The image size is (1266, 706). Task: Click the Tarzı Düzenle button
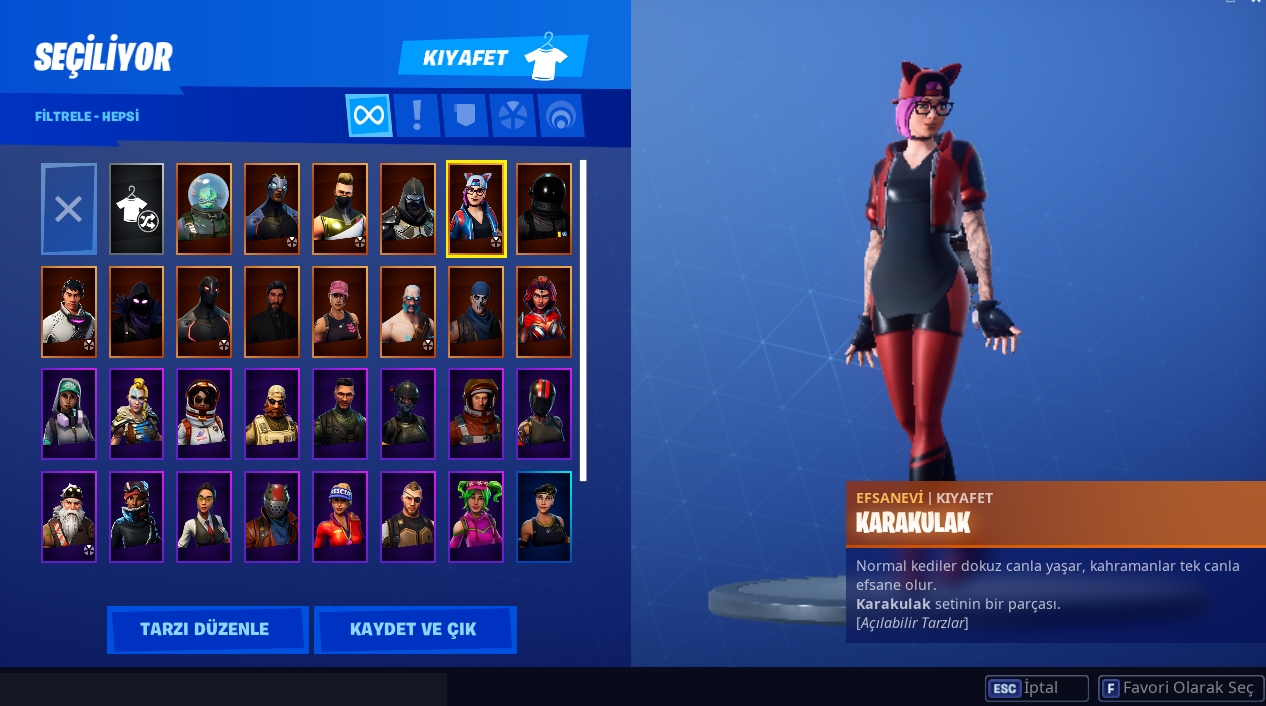pyautogui.click(x=206, y=629)
